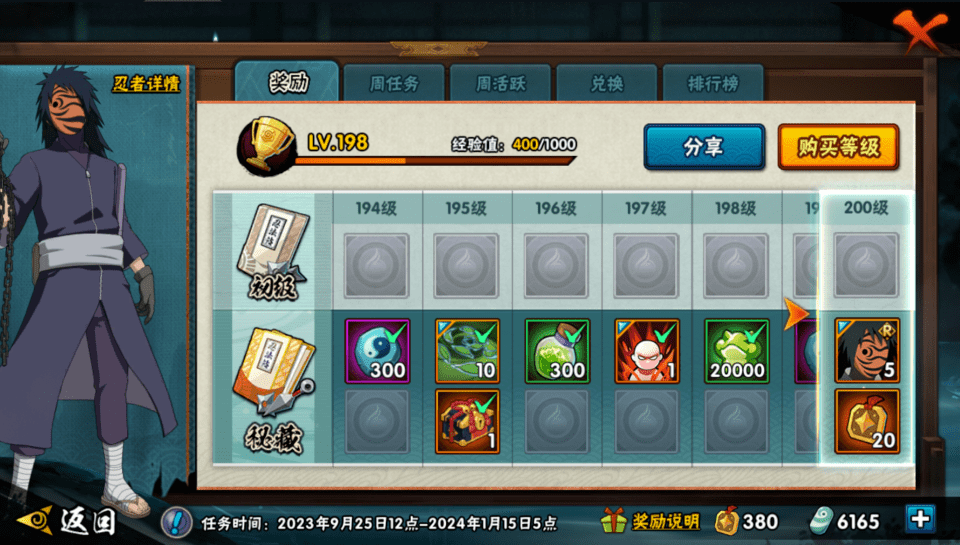Image resolution: width=960 pixels, height=545 pixels.
Task: Tap the blue plus to add currency
Action: (x=920, y=519)
